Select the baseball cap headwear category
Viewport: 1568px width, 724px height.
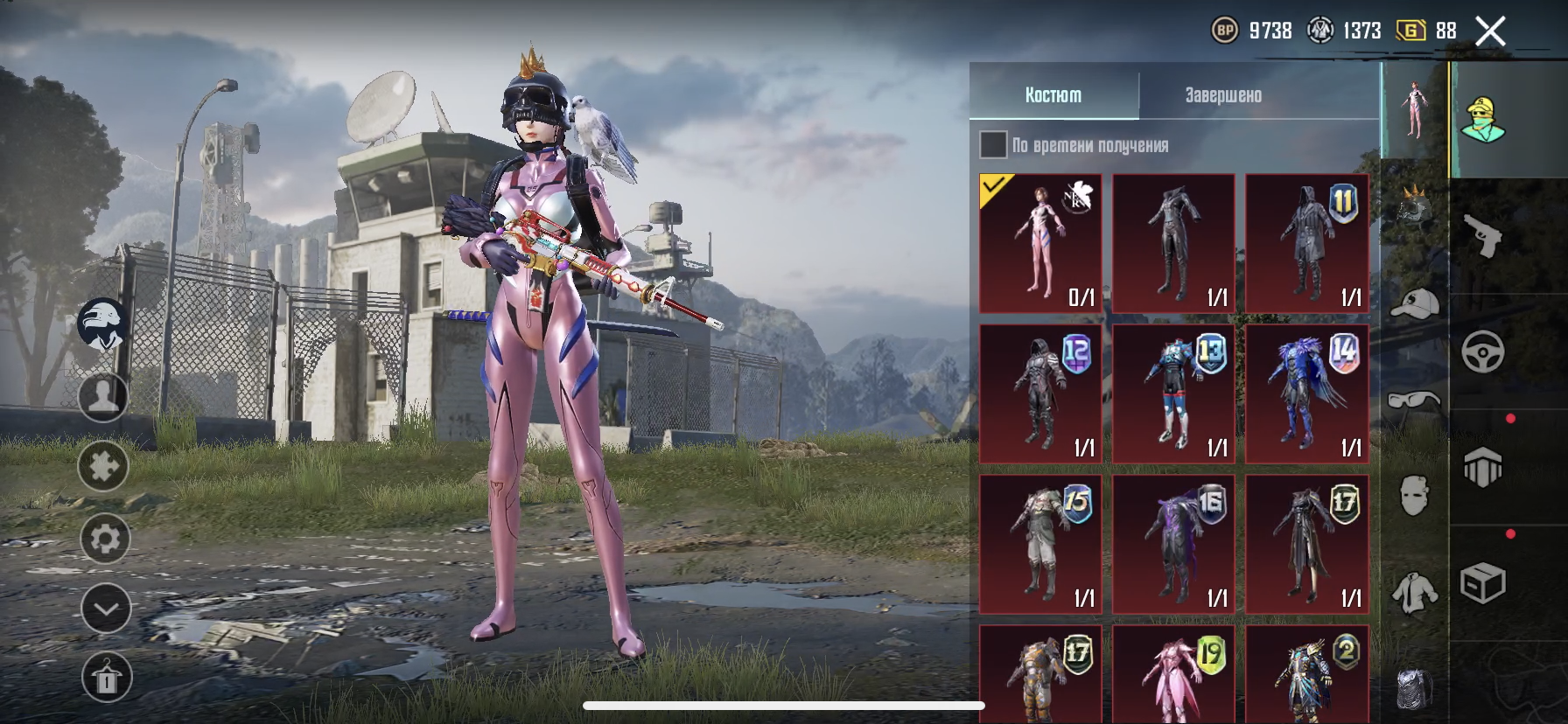coord(1414,304)
